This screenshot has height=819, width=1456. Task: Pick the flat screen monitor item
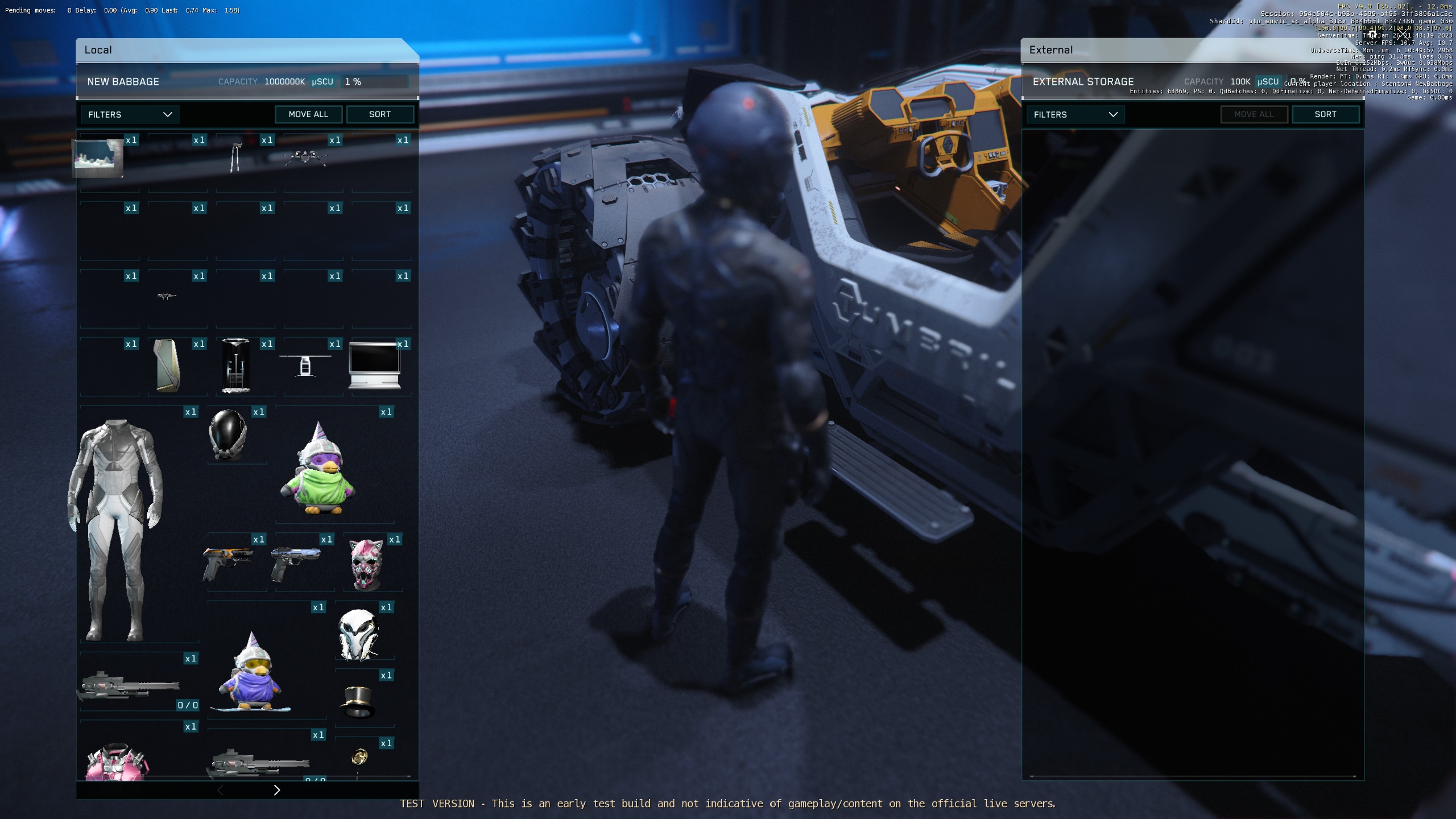tap(375, 365)
